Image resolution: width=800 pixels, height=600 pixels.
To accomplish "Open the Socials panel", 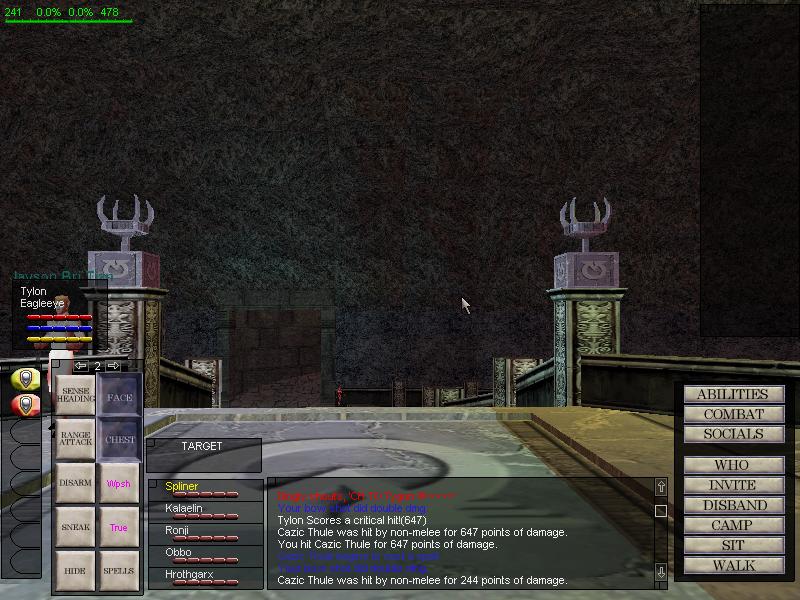I will (733, 434).
